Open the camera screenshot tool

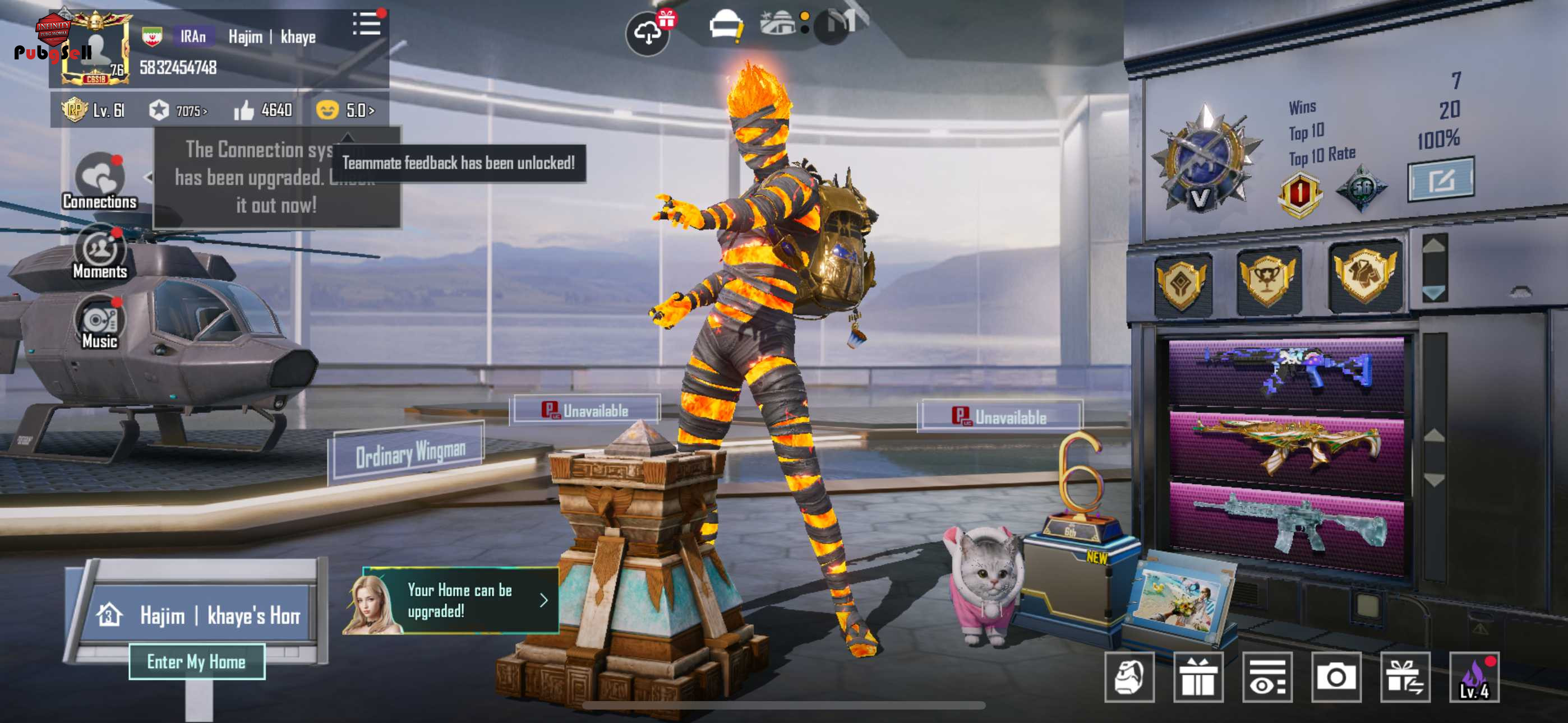coord(1335,678)
